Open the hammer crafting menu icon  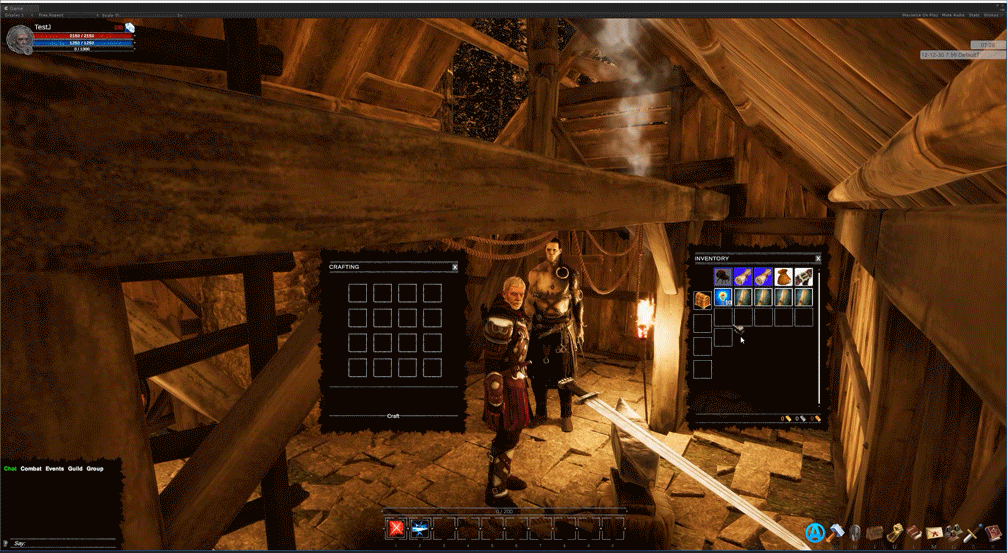click(836, 532)
